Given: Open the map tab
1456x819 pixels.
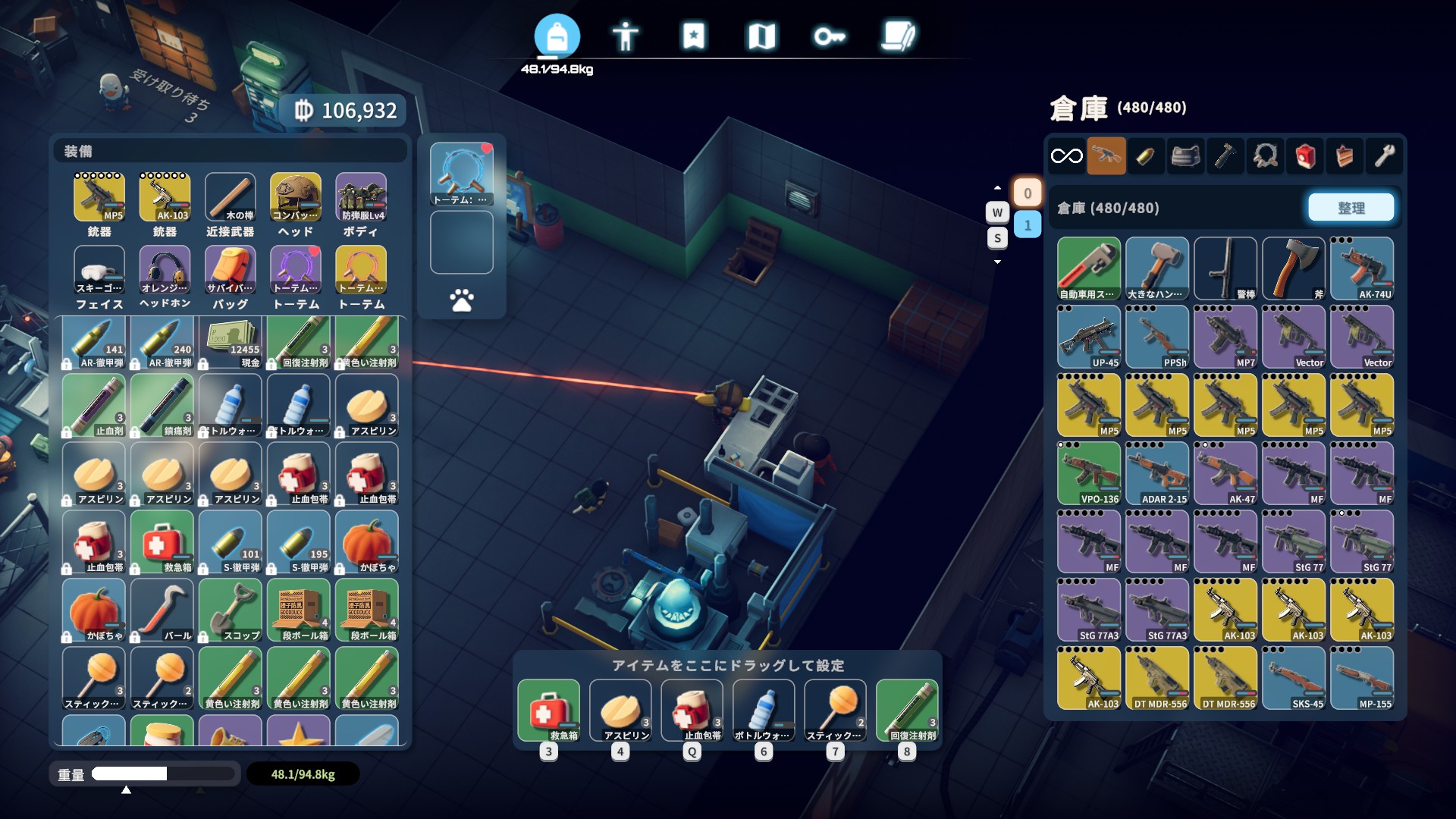Looking at the screenshot, I should coord(761,36).
